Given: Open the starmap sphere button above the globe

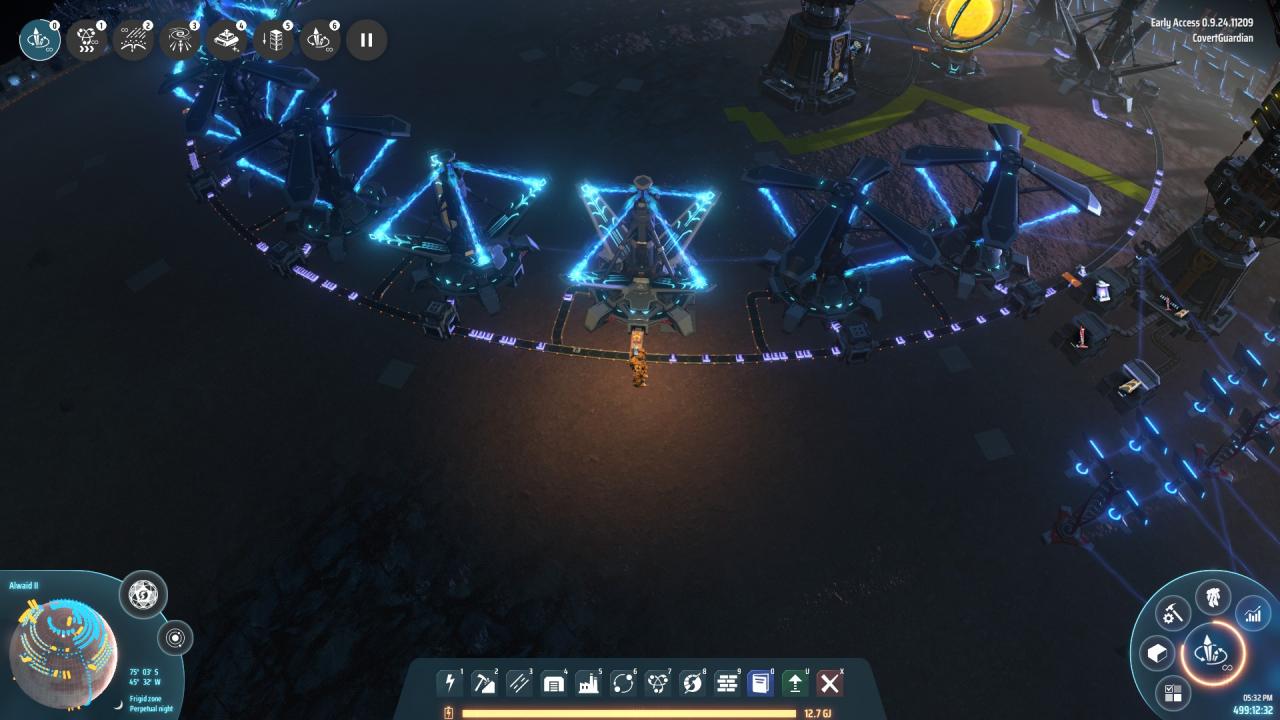Looking at the screenshot, I should [143, 595].
